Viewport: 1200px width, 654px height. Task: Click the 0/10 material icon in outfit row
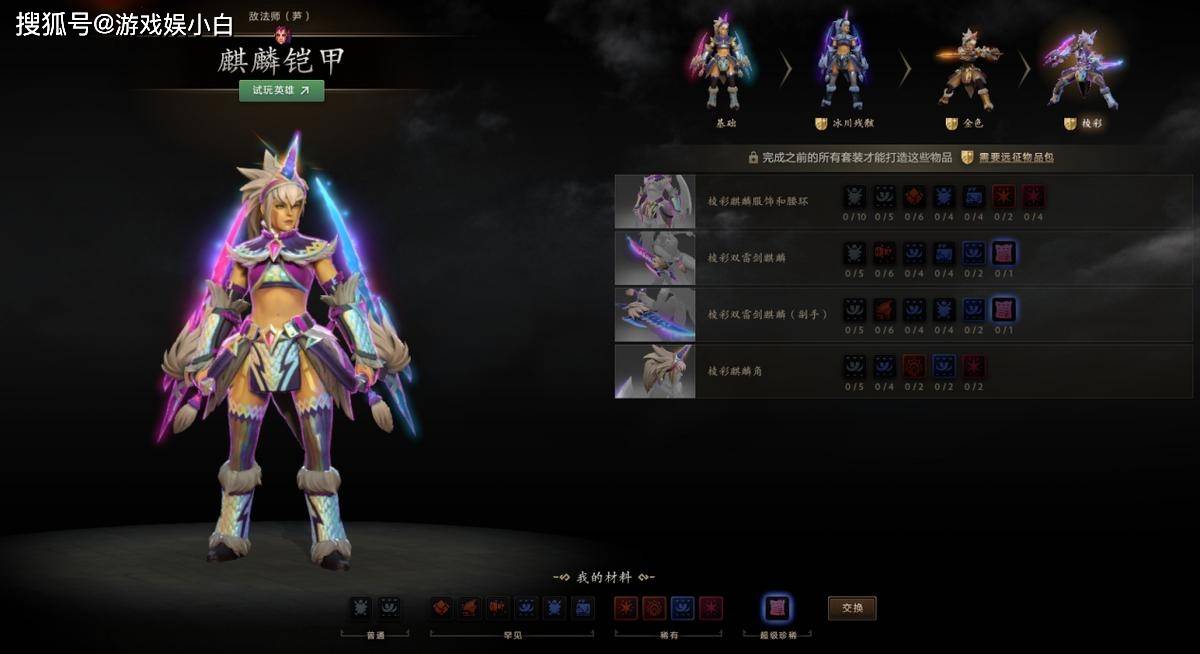pos(854,197)
